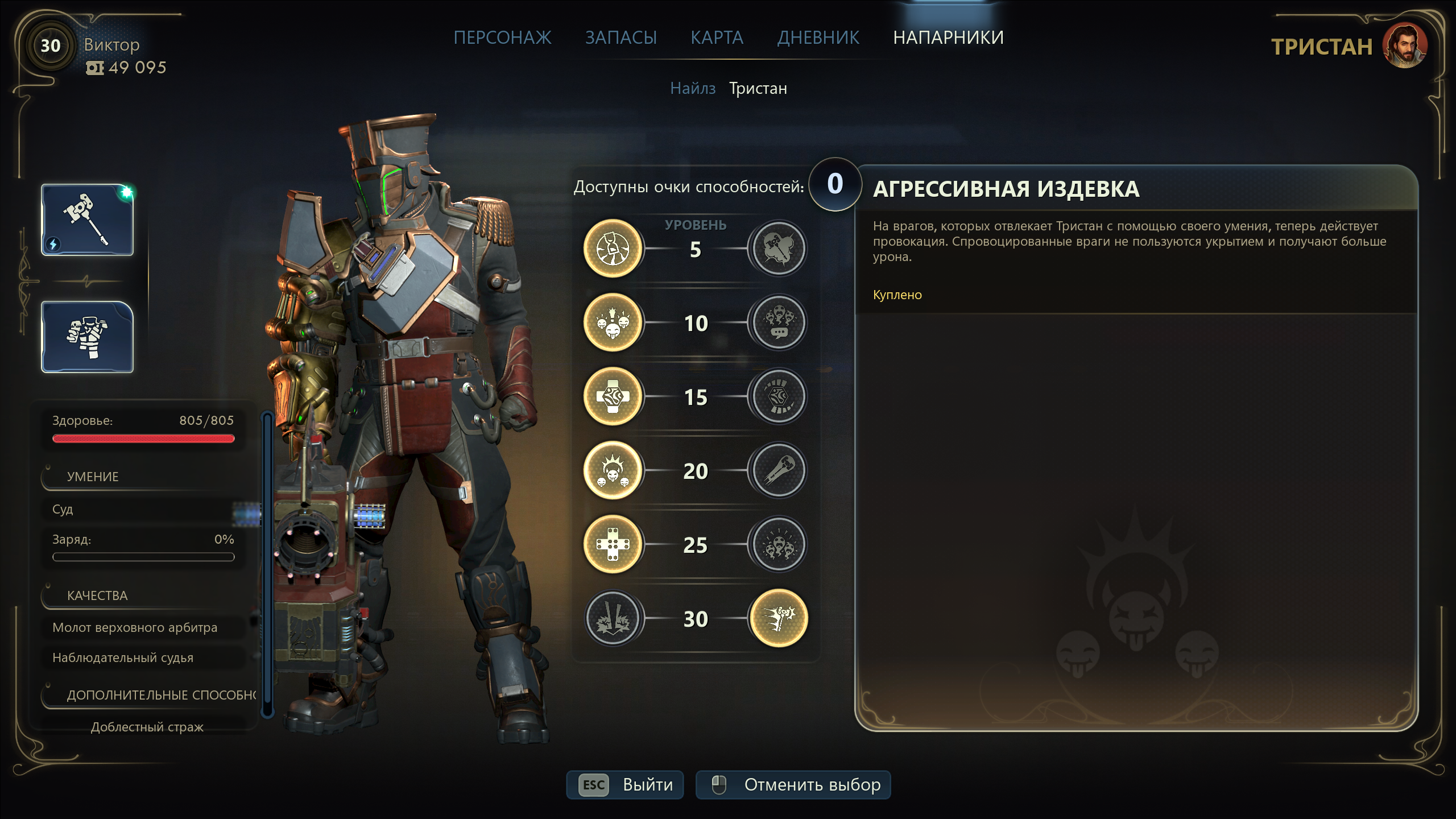Select the НАПАРНИКИ tab

(948, 38)
